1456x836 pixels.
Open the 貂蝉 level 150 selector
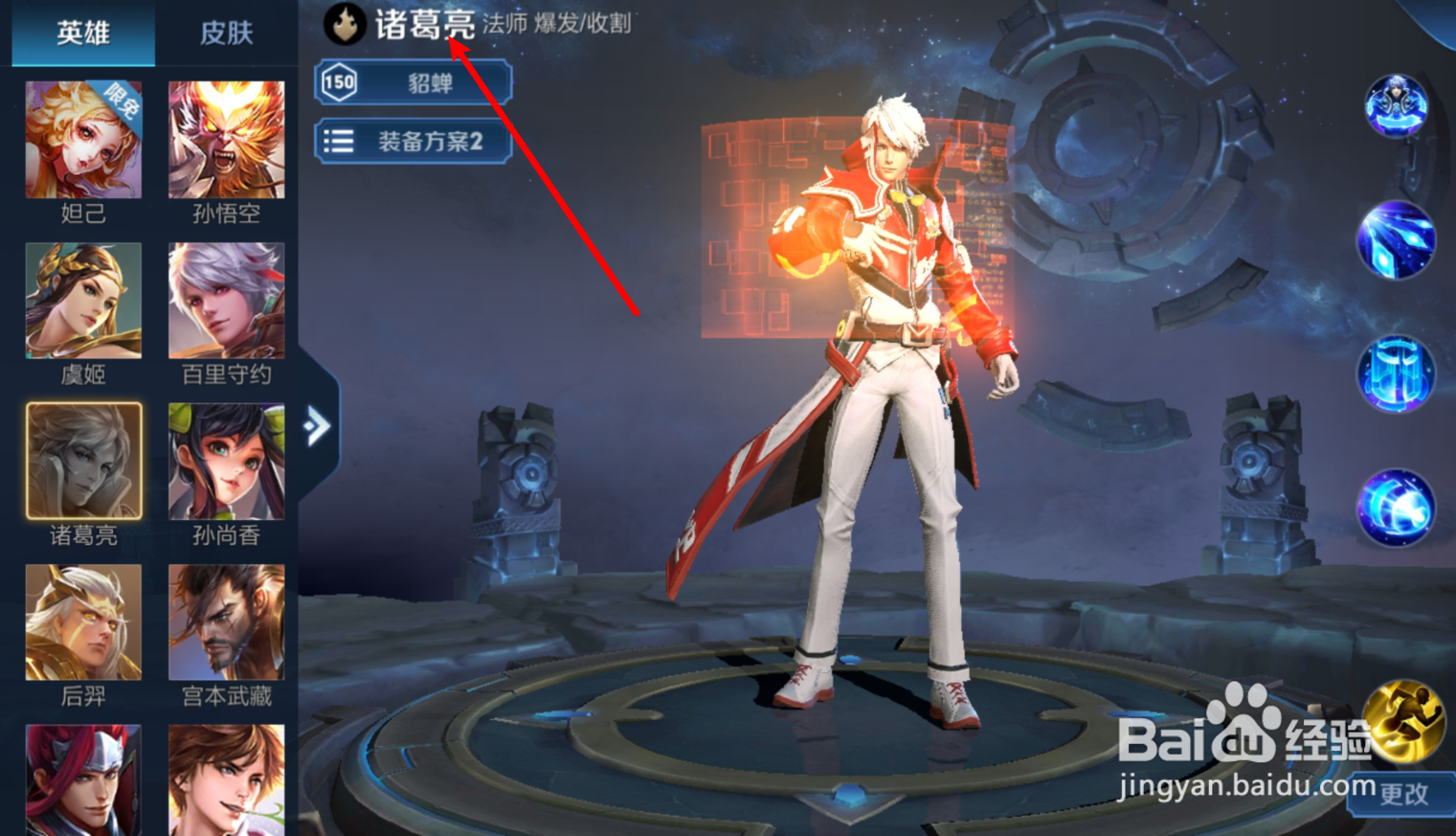[414, 83]
